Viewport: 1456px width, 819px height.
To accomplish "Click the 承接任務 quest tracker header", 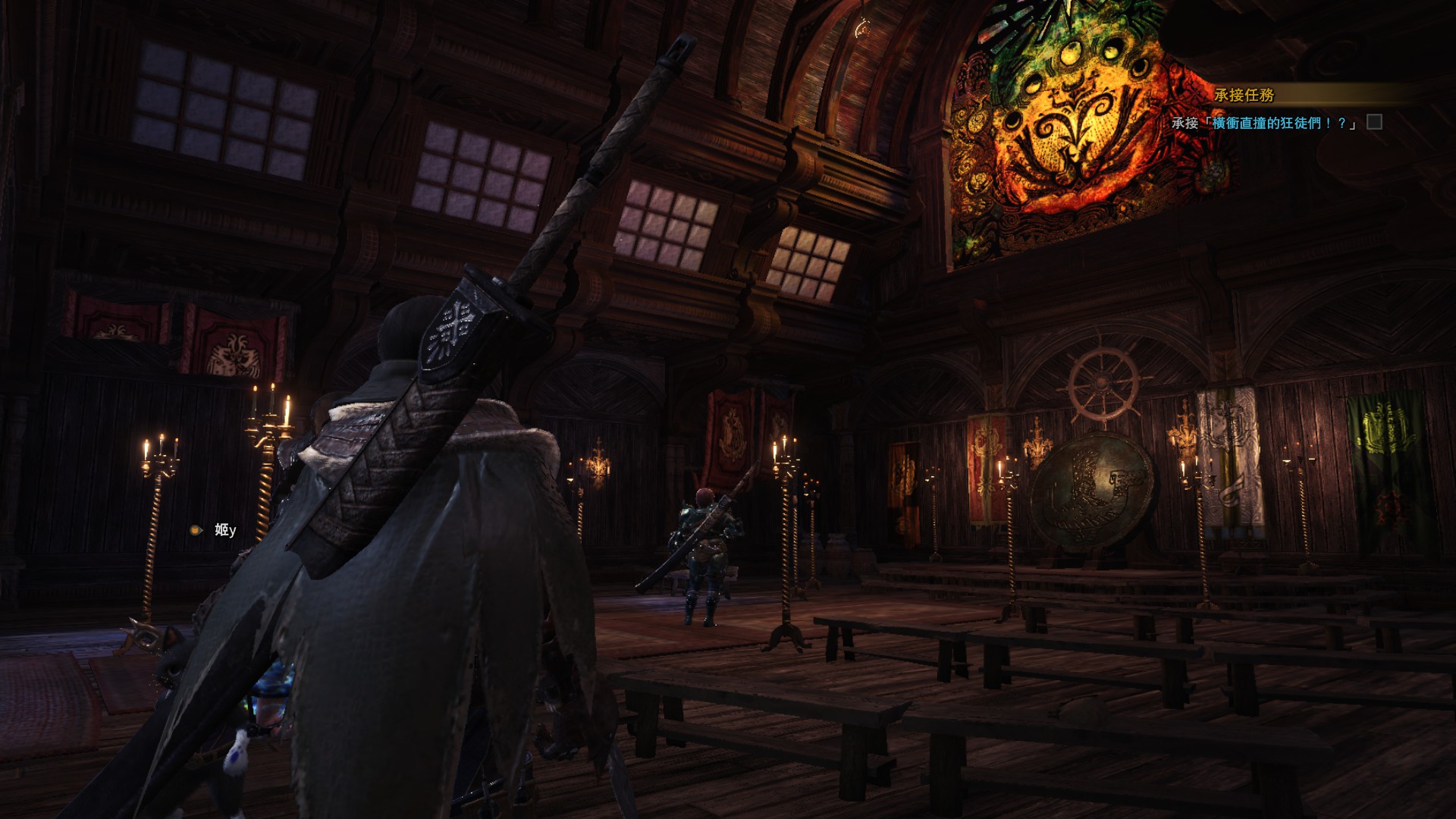I will pyautogui.click(x=1244, y=95).
